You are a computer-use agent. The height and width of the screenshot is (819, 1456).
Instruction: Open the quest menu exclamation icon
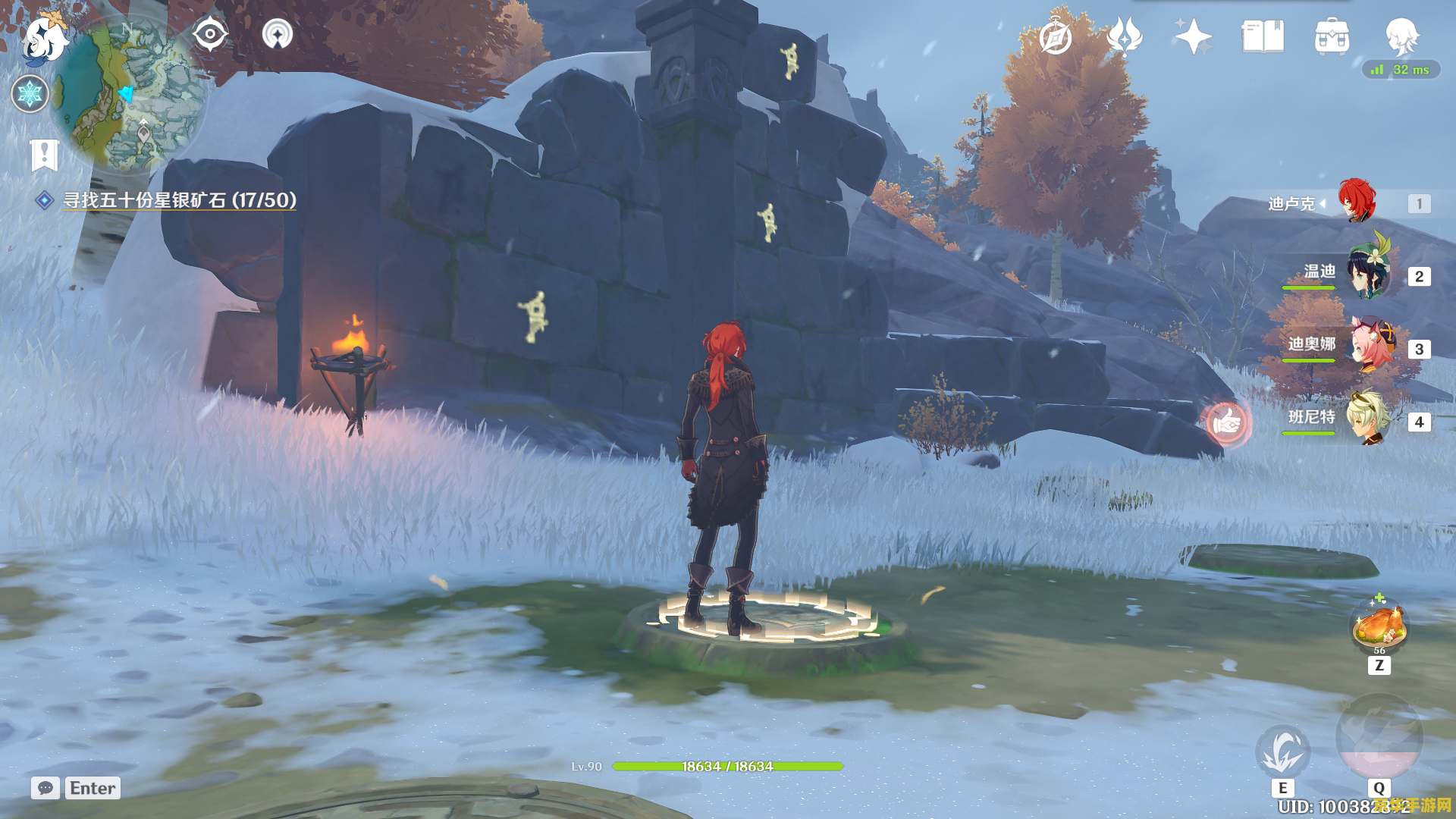click(45, 155)
